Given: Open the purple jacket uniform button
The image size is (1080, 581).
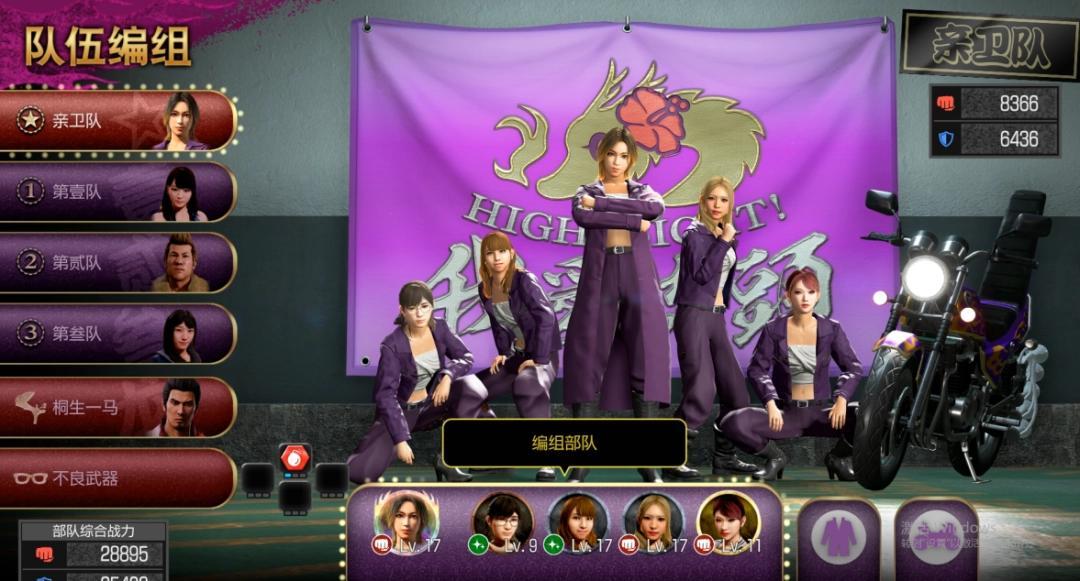Looking at the screenshot, I should [838, 538].
